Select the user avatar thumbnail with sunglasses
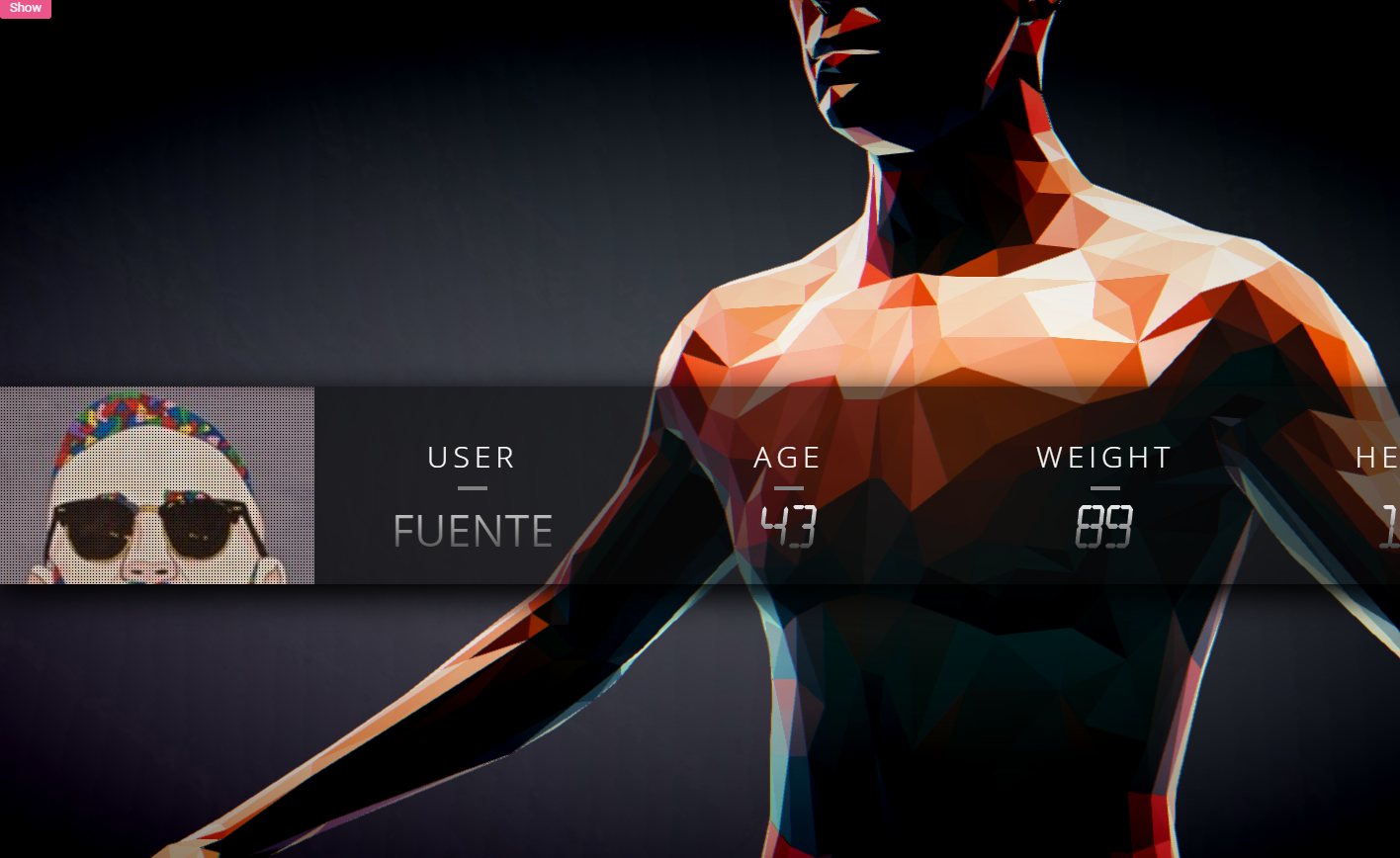The height and width of the screenshot is (858, 1400). click(x=157, y=485)
